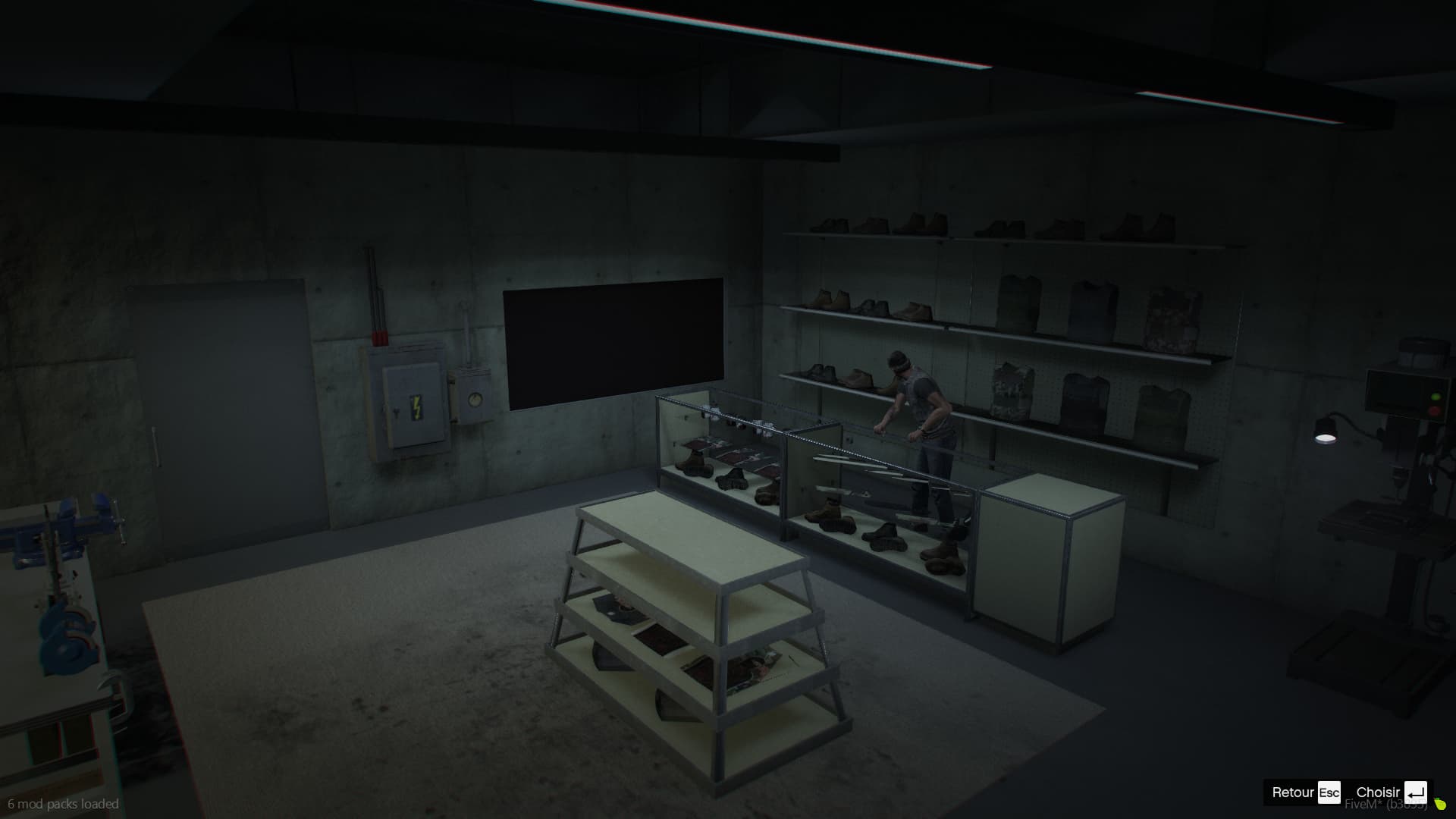Click the Esc key icon next to Retour

(x=1329, y=792)
